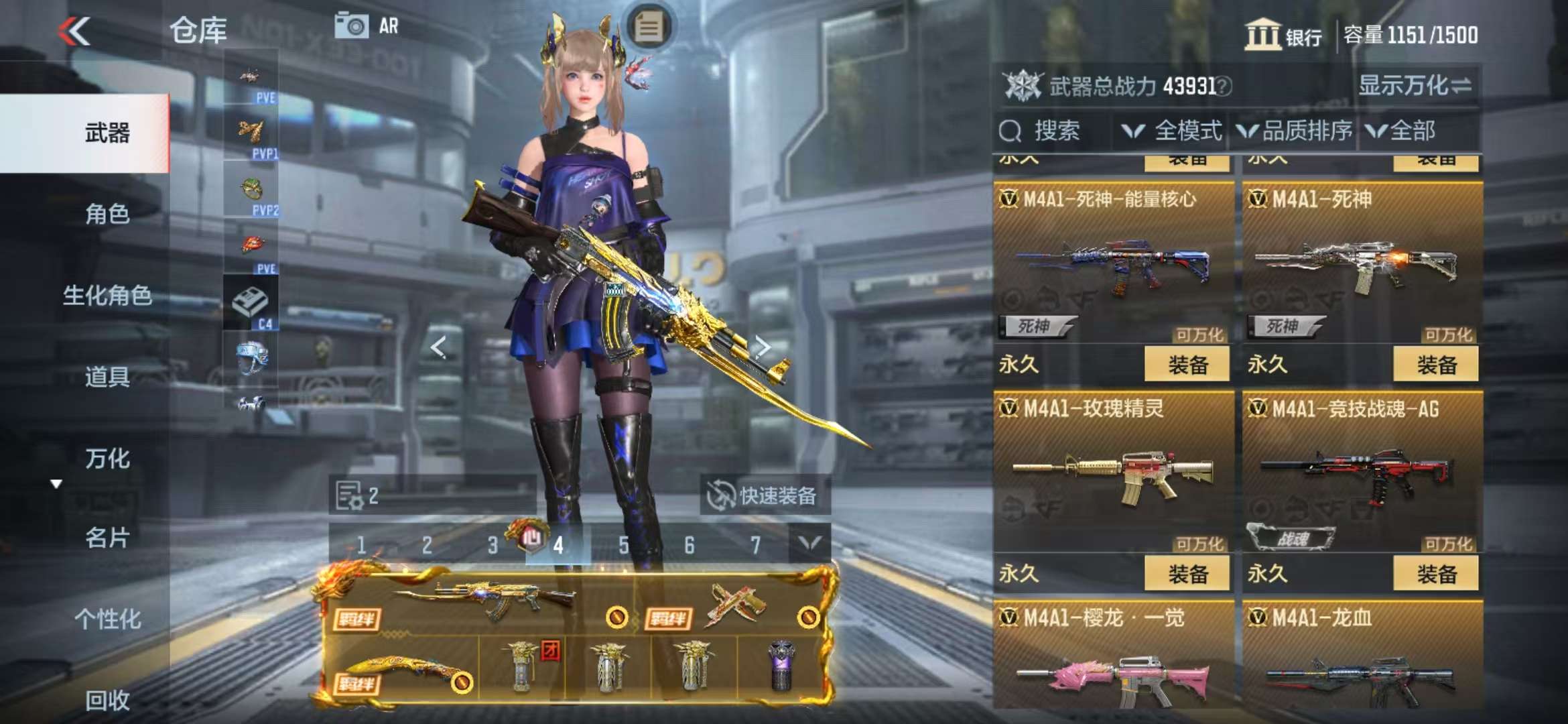Click the 搜索 search field

(x=1055, y=131)
